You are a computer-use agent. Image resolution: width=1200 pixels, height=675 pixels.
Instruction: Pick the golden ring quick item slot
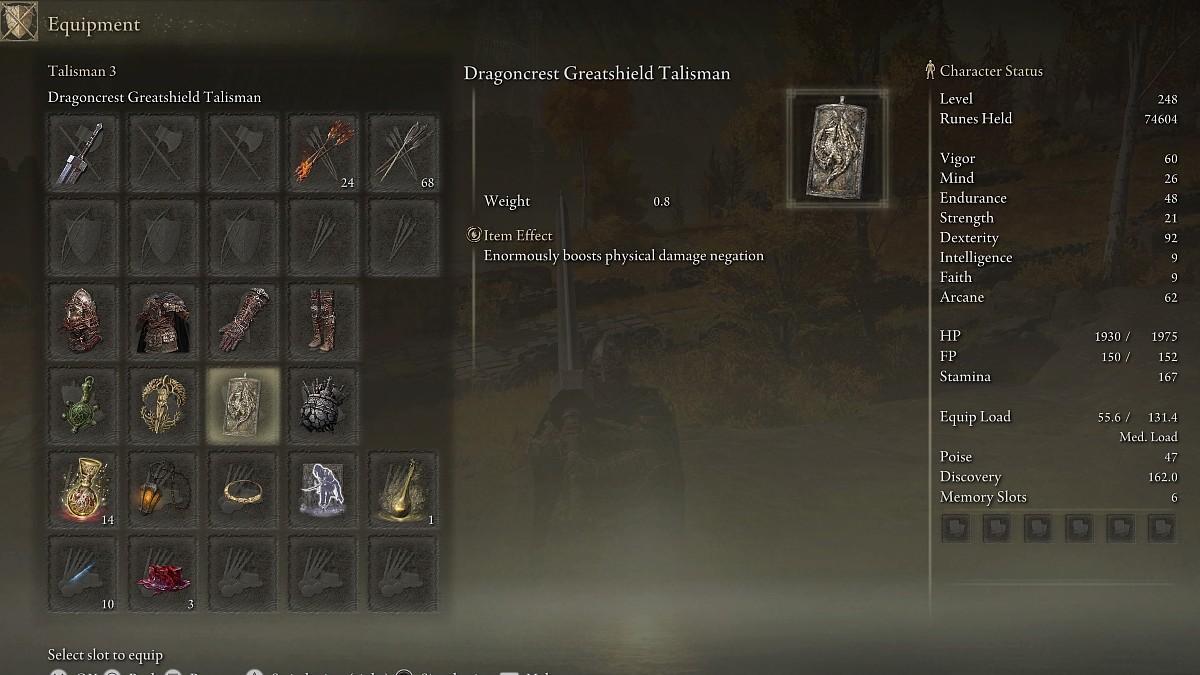point(243,489)
